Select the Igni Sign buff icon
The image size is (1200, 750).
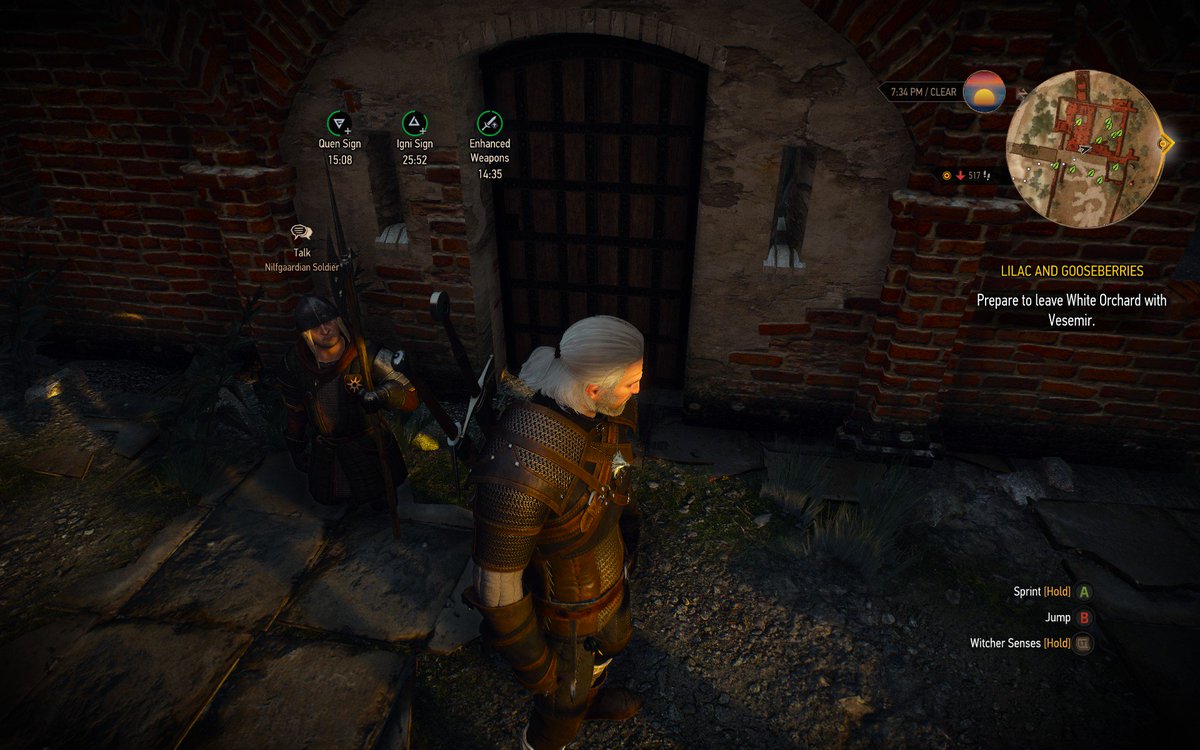pyautogui.click(x=414, y=124)
